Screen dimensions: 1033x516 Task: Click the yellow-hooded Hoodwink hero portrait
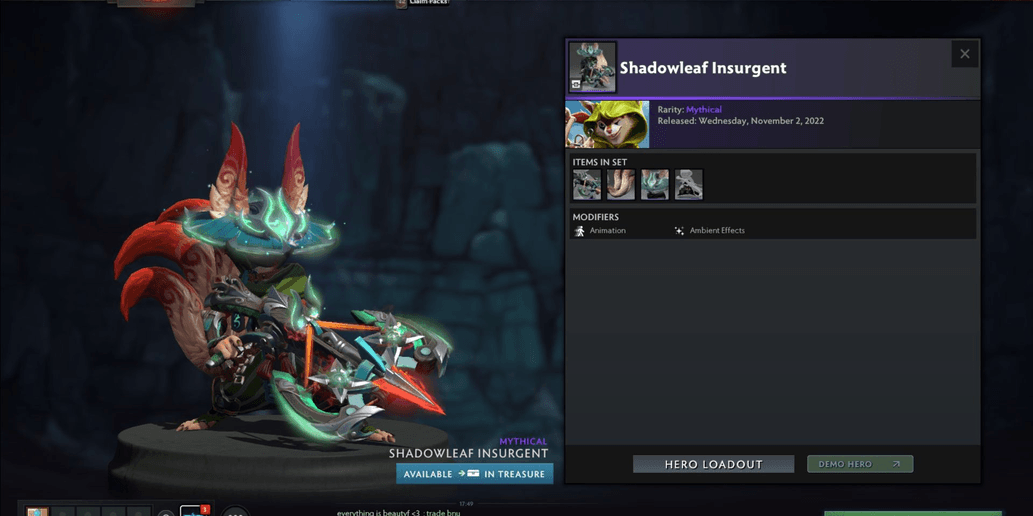tap(607, 124)
